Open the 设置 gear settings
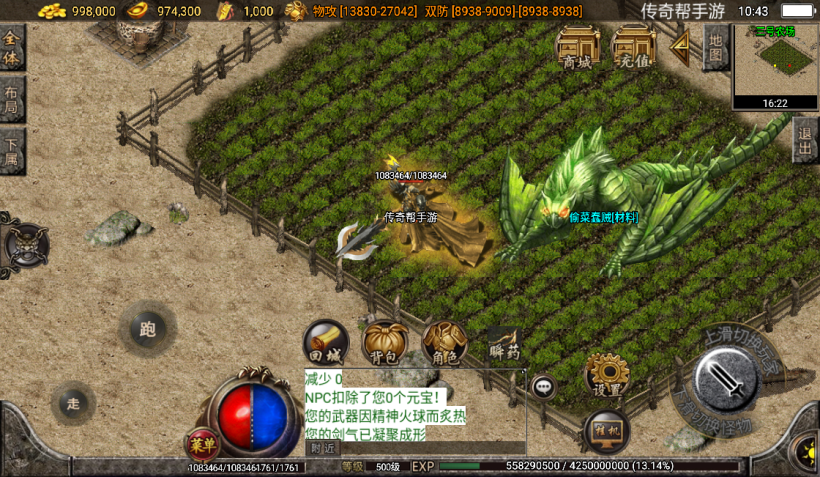 (x=606, y=374)
